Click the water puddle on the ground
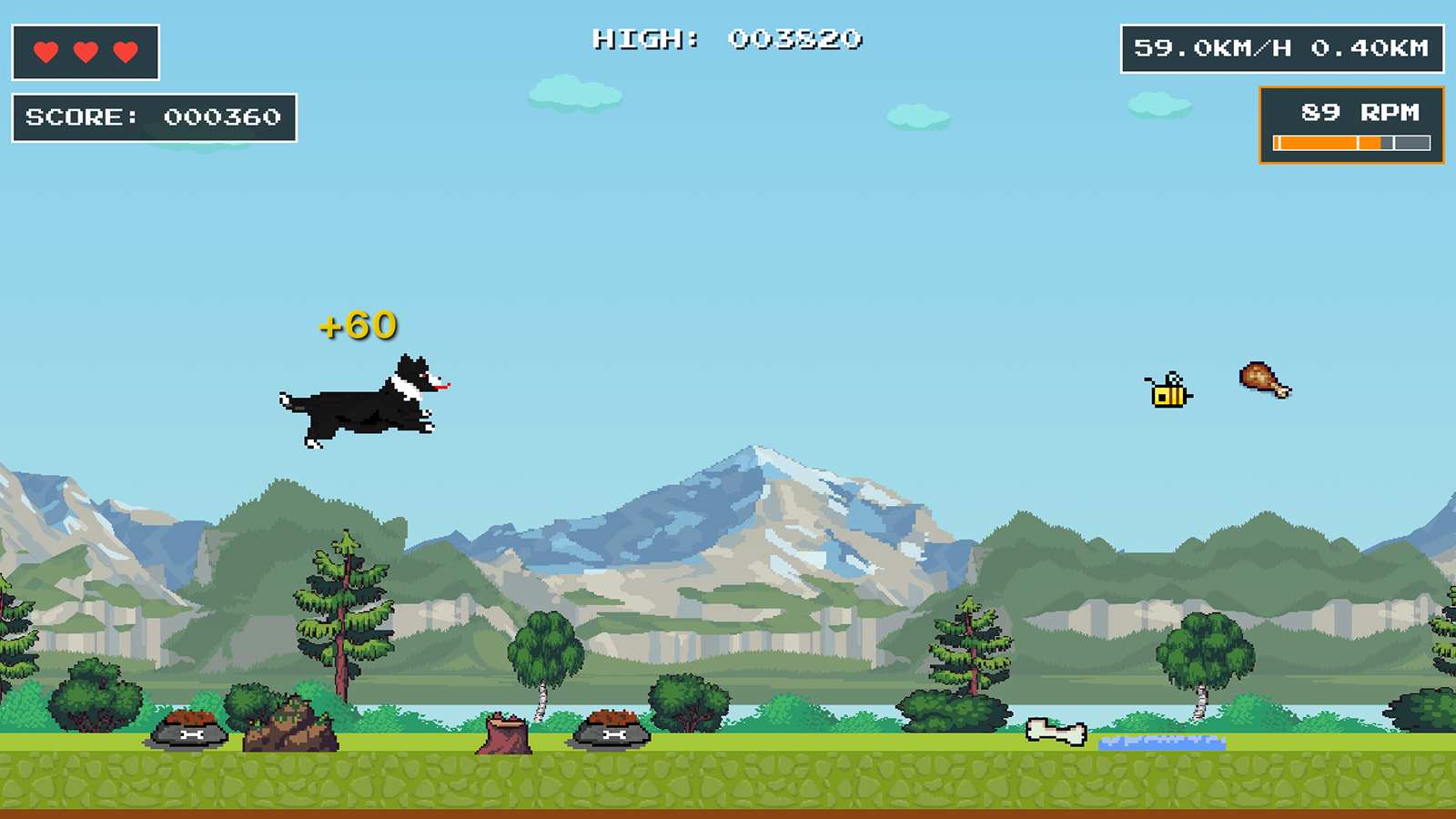Viewport: 1456px width, 819px height. click(x=1163, y=743)
